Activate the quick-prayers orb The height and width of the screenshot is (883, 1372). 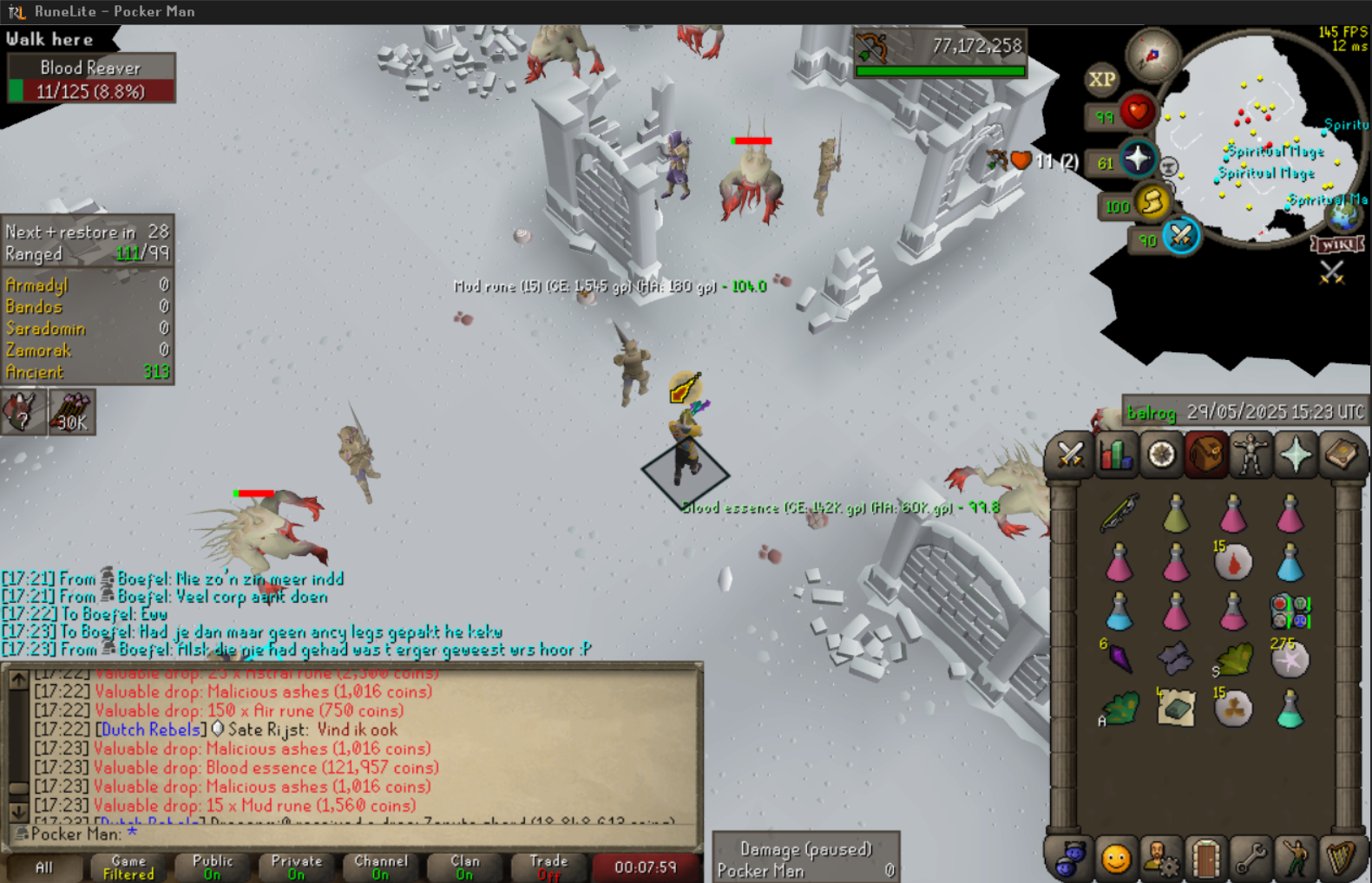pyautogui.click(x=1137, y=160)
